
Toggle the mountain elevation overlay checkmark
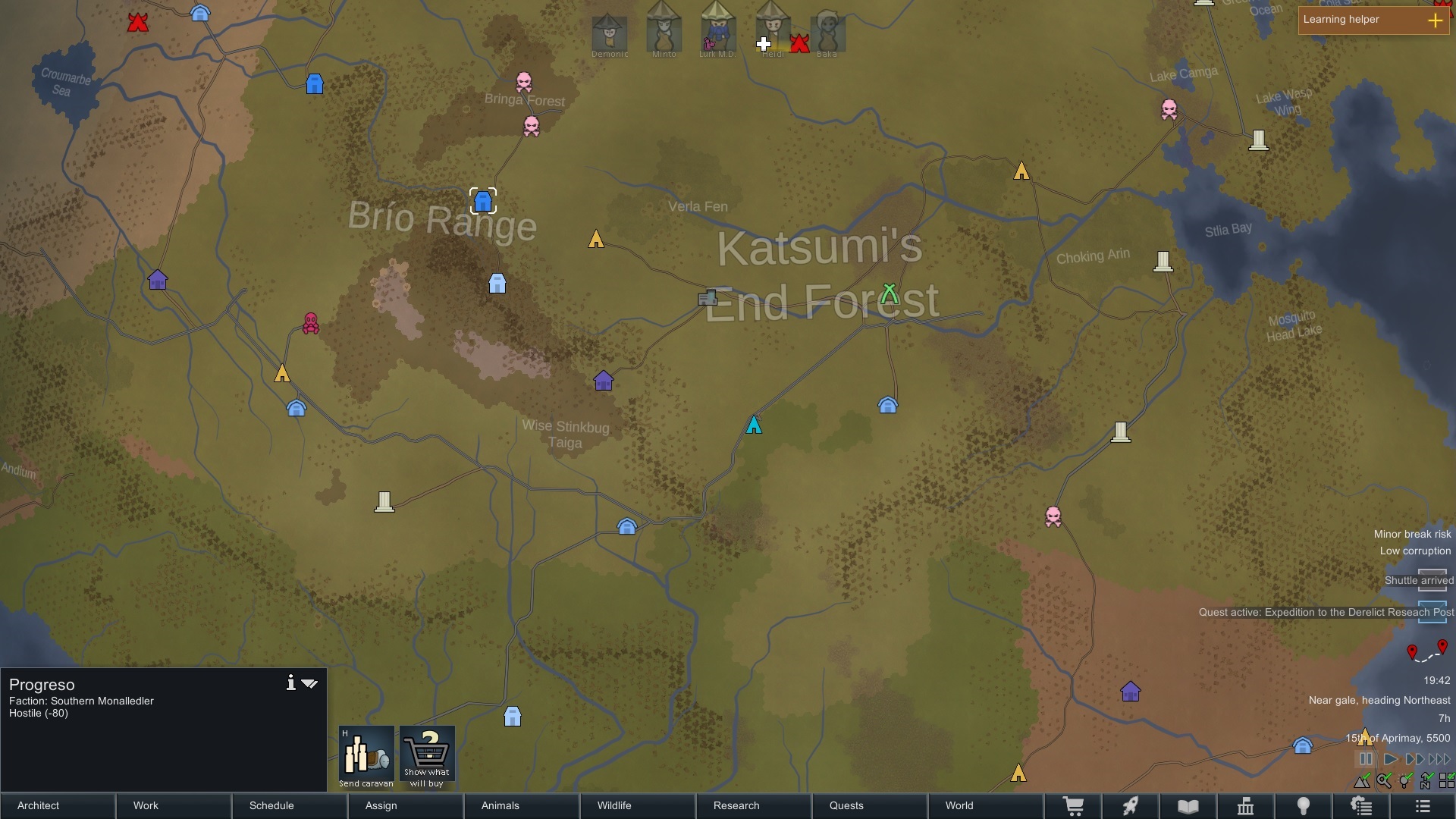click(1363, 780)
